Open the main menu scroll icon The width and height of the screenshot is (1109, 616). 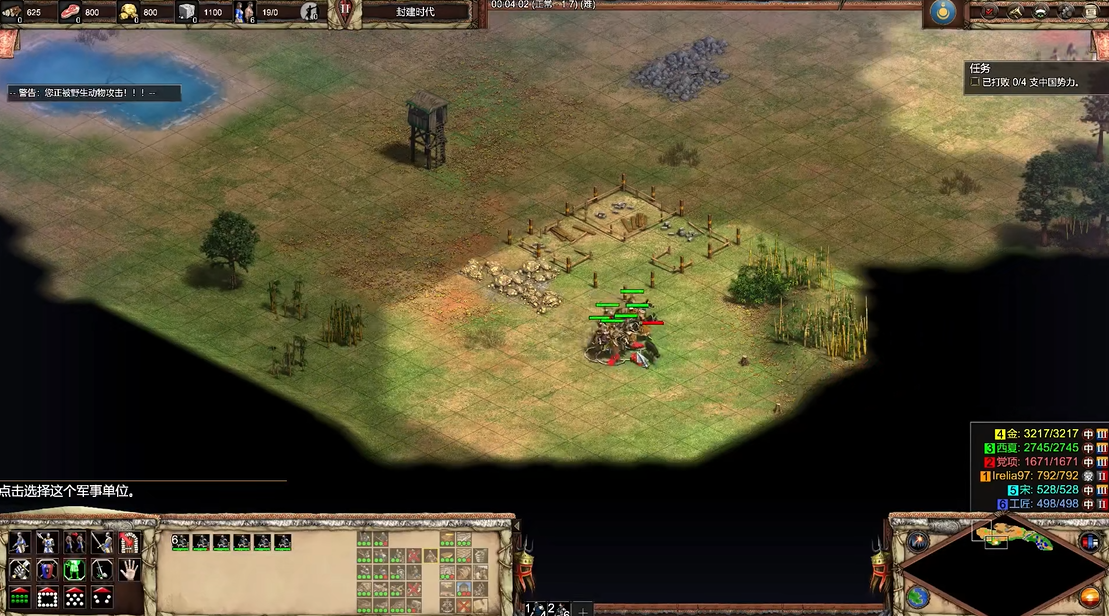tap(1092, 12)
